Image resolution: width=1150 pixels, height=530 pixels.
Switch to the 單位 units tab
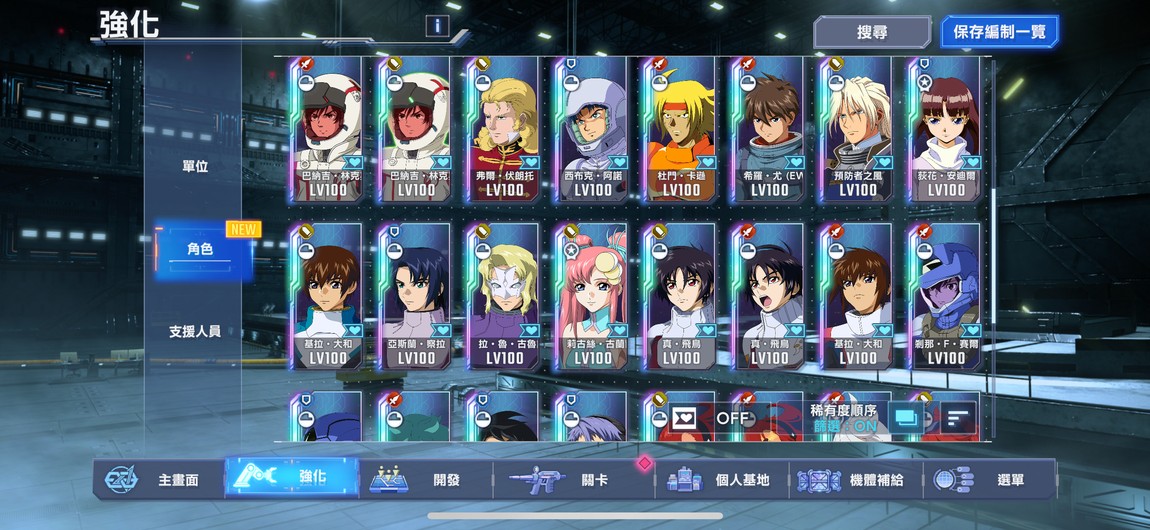(x=195, y=167)
